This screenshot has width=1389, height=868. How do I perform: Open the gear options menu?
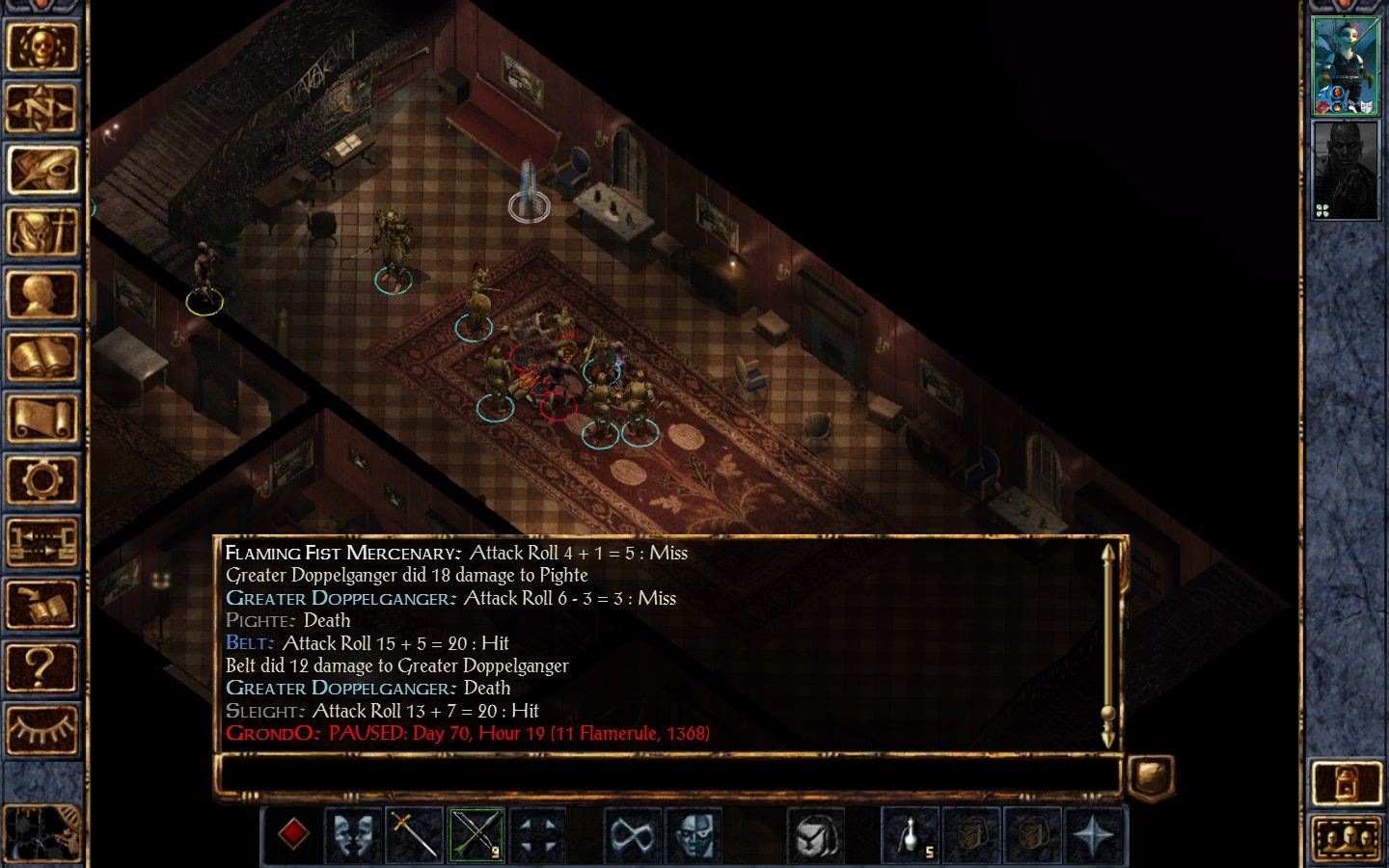(41, 480)
